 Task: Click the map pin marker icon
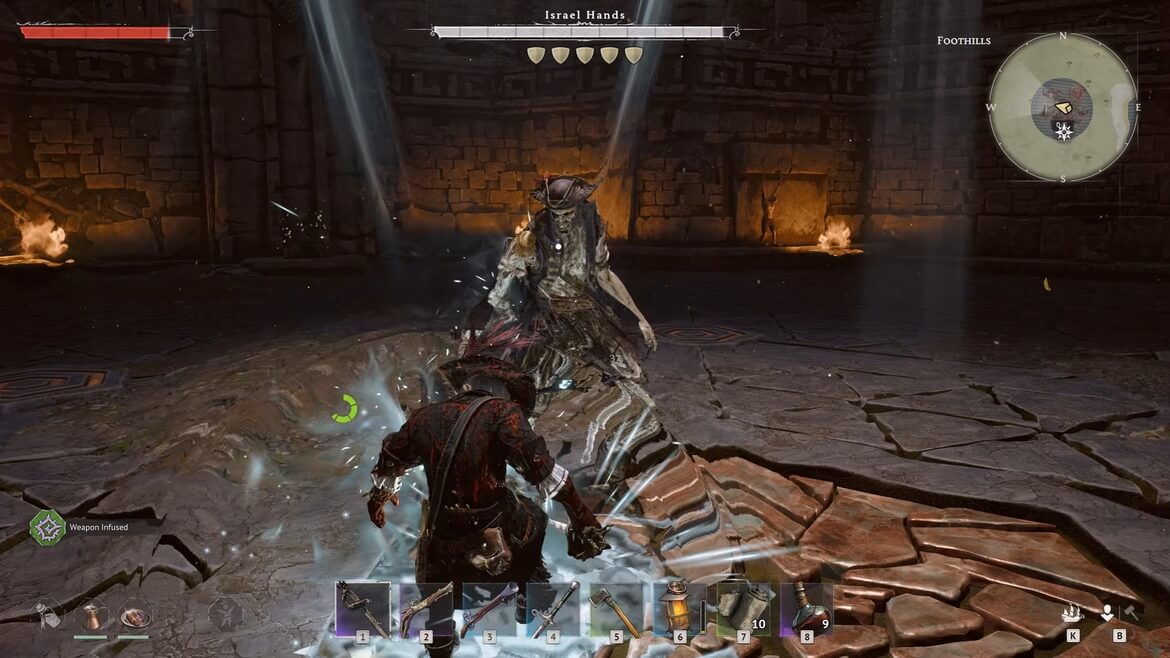point(1107,612)
